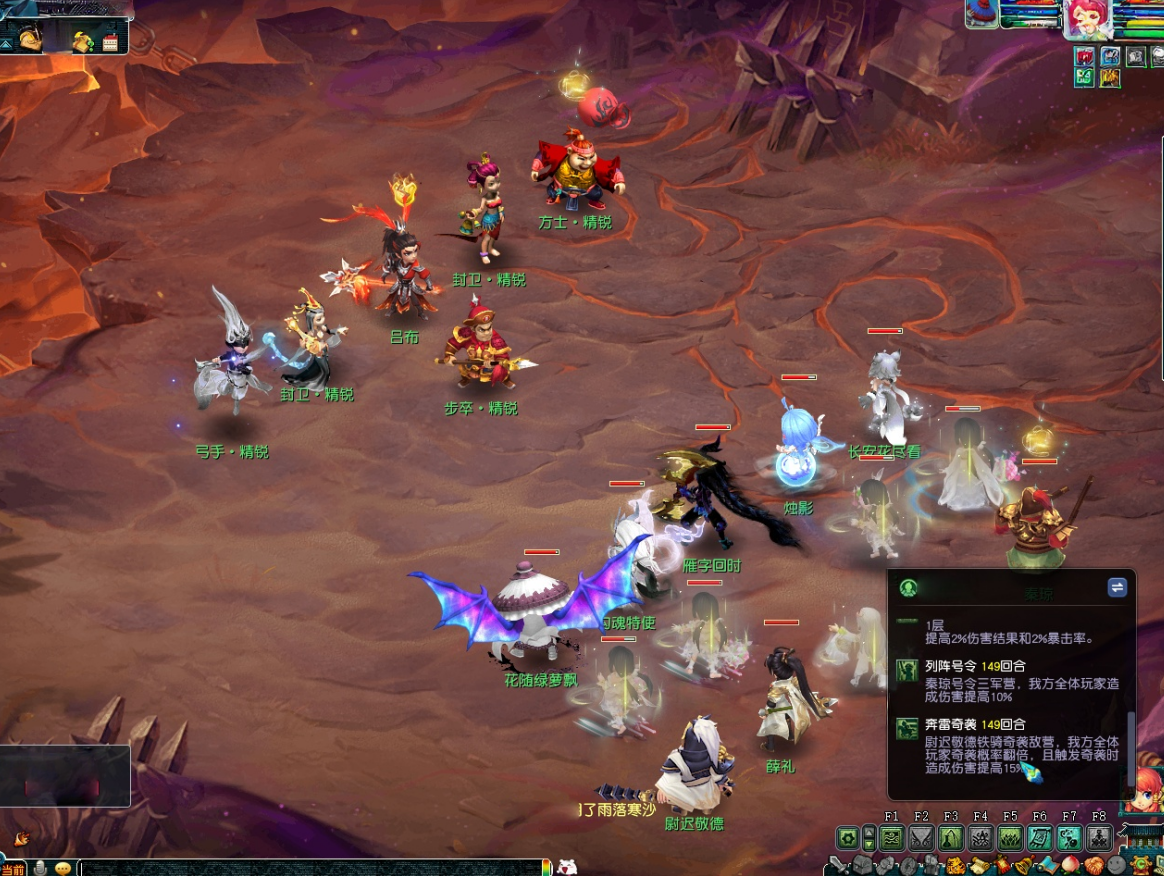
Task: Activate the F6 teal banner skill
Action: click(1039, 838)
